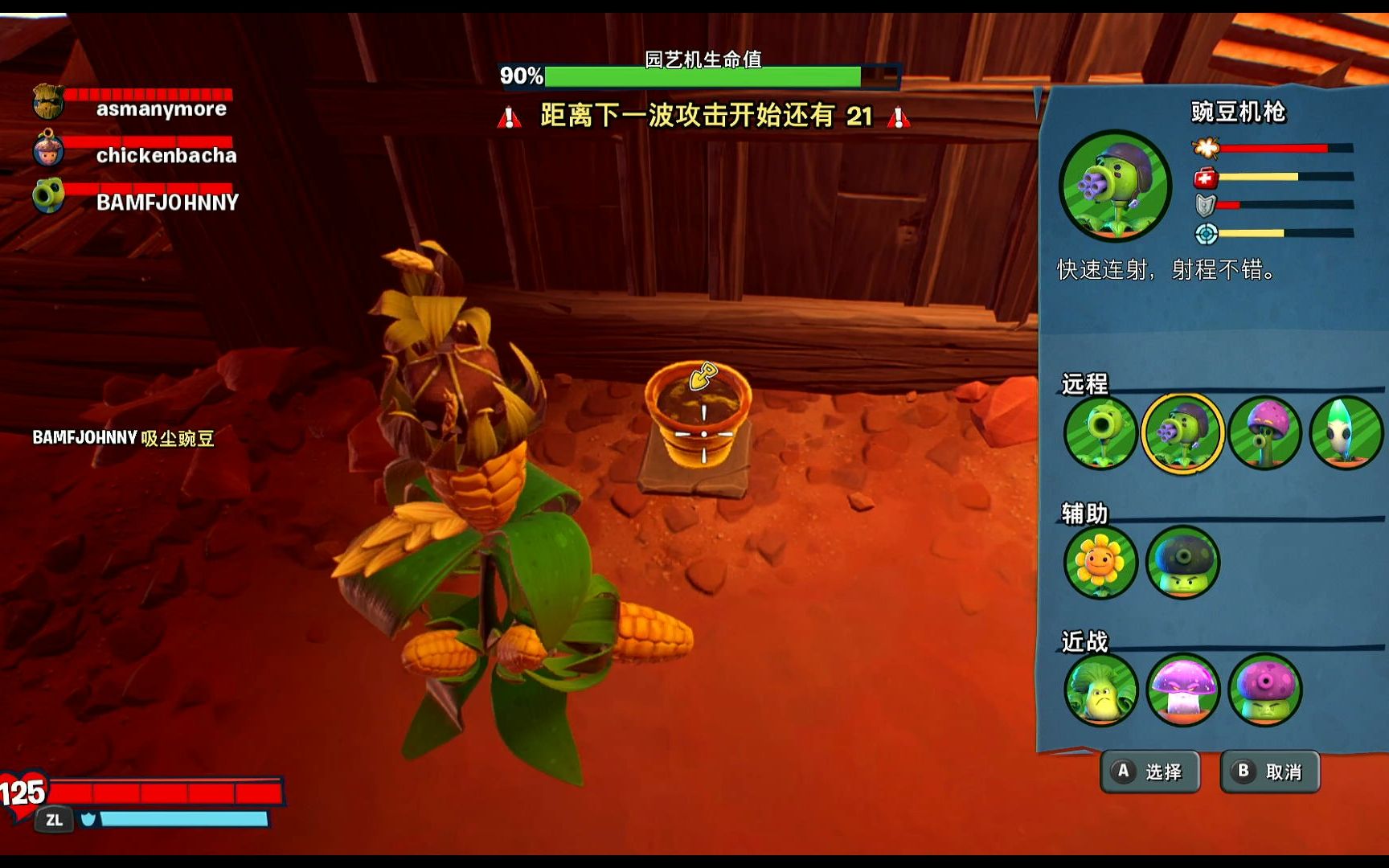Choose the Sunflower support plant
The image size is (1389, 868).
pyautogui.click(x=1100, y=562)
